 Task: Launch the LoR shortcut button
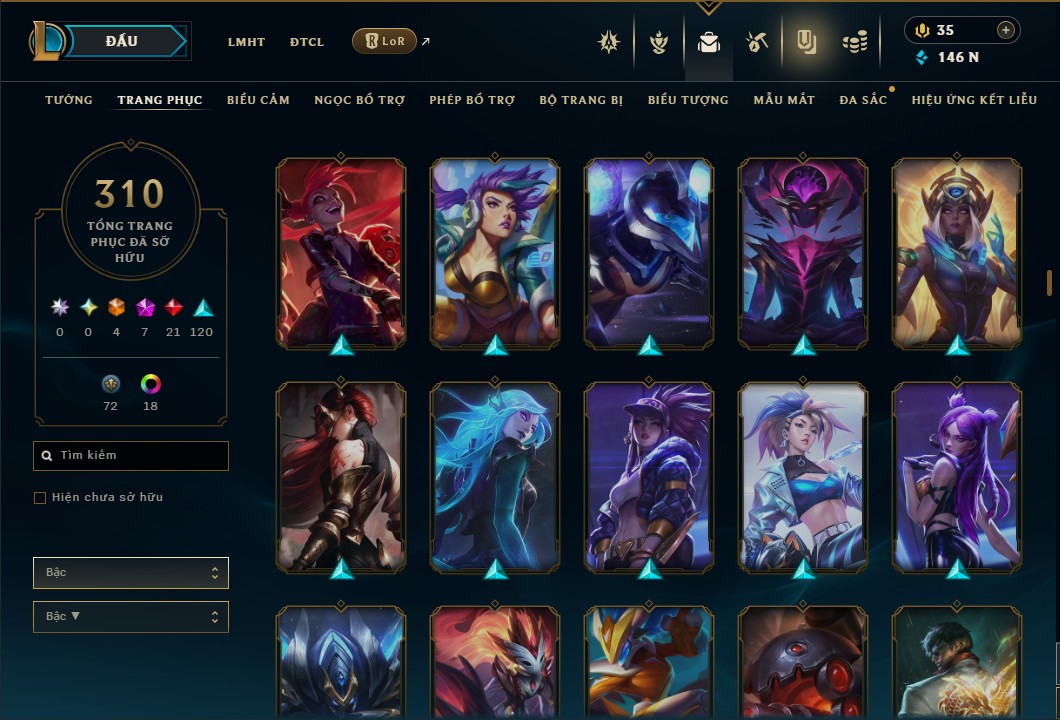click(384, 41)
